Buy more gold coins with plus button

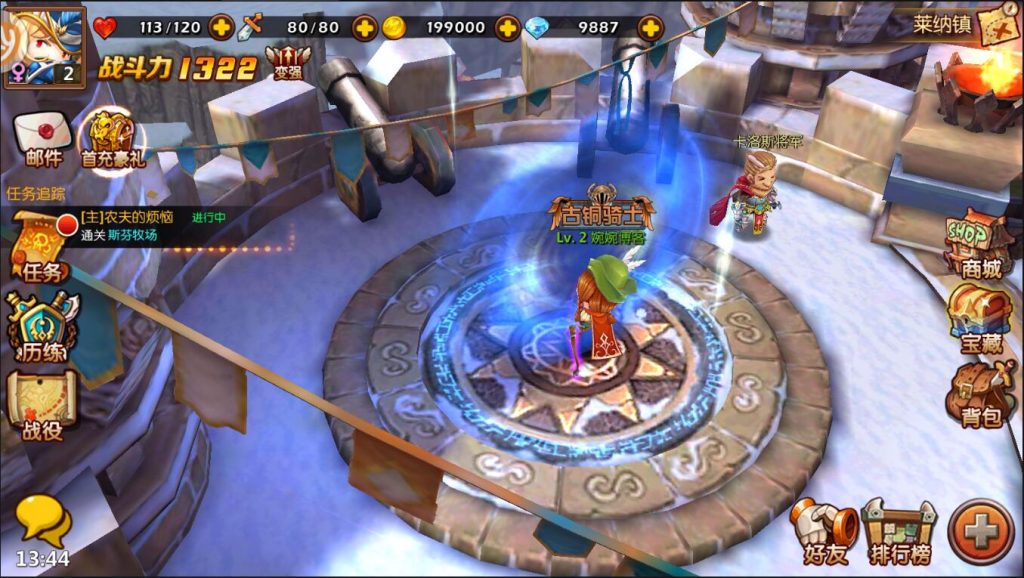pos(508,27)
